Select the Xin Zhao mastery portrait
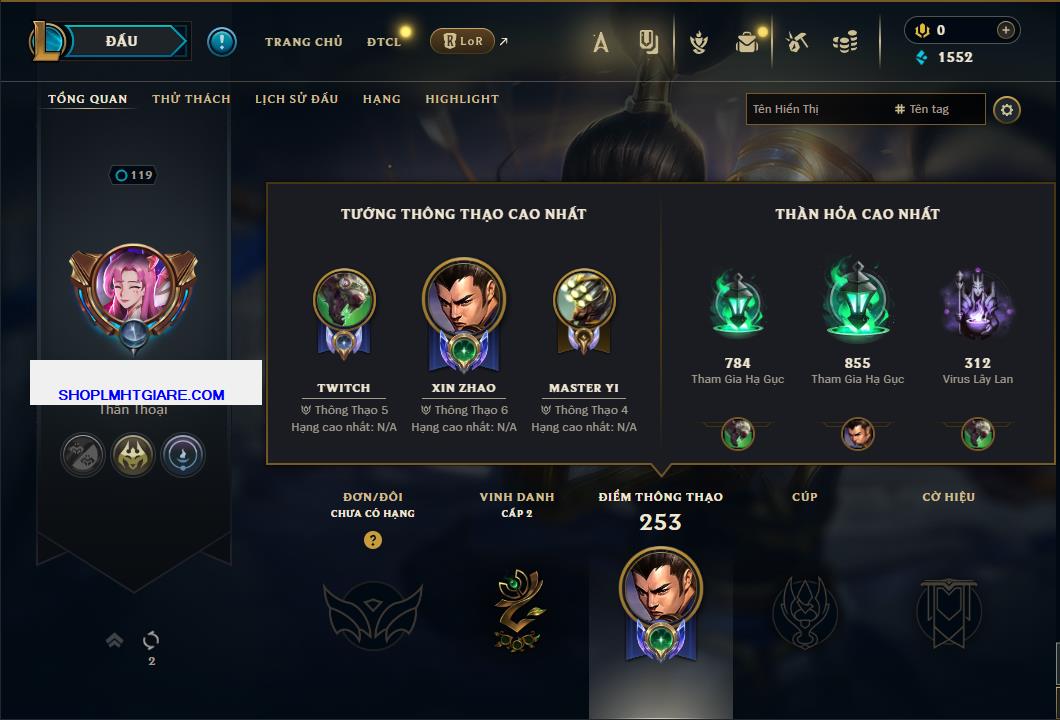Image resolution: width=1060 pixels, height=720 pixels. click(464, 300)
